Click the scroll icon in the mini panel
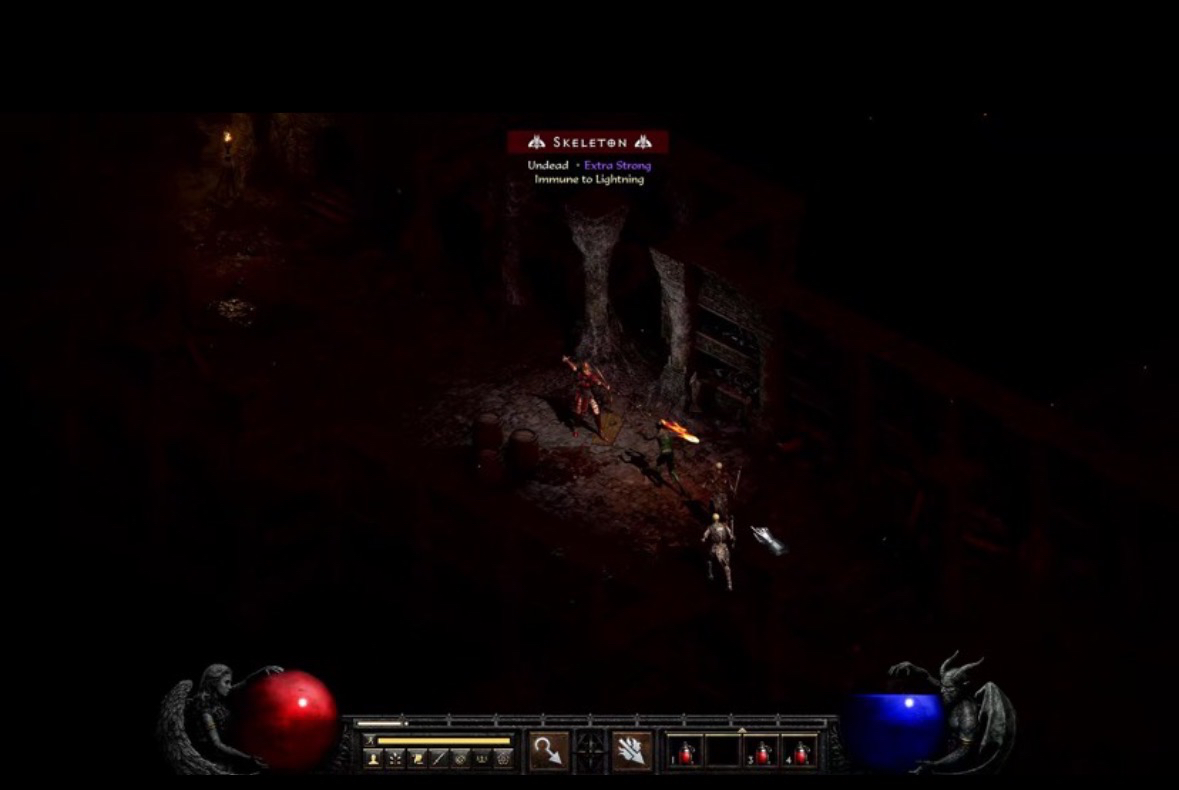This screenshot has height=790, width=1179. coord(416,759)
